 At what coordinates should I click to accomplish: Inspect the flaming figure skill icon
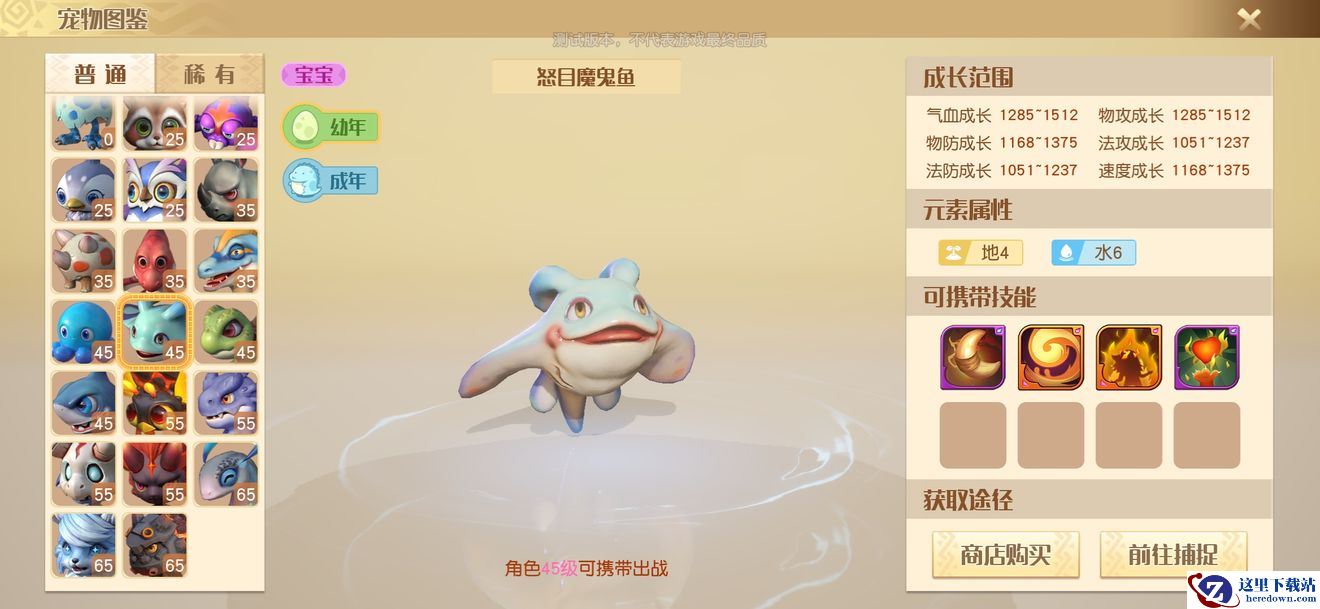pos(1128,357)
